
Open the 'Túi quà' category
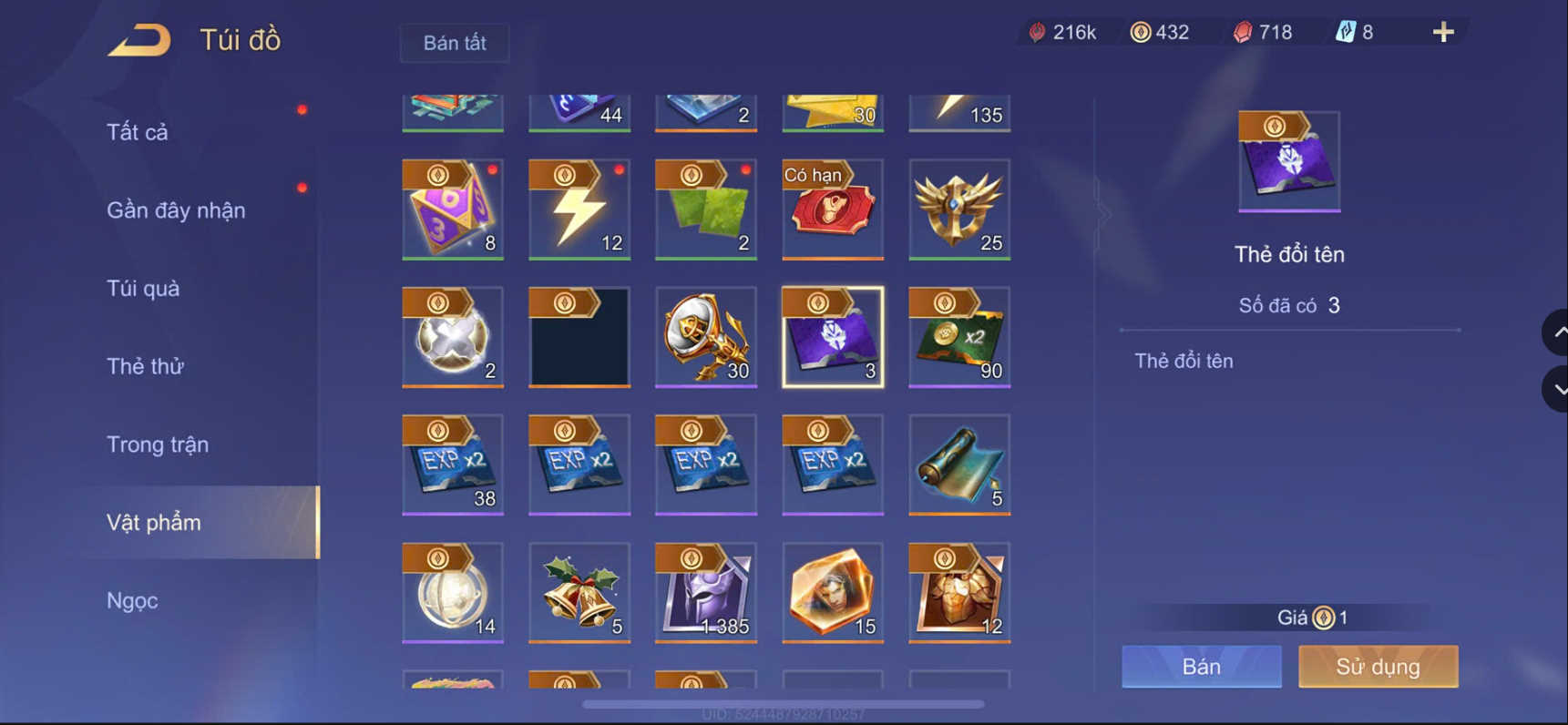(x=141, y=288)
